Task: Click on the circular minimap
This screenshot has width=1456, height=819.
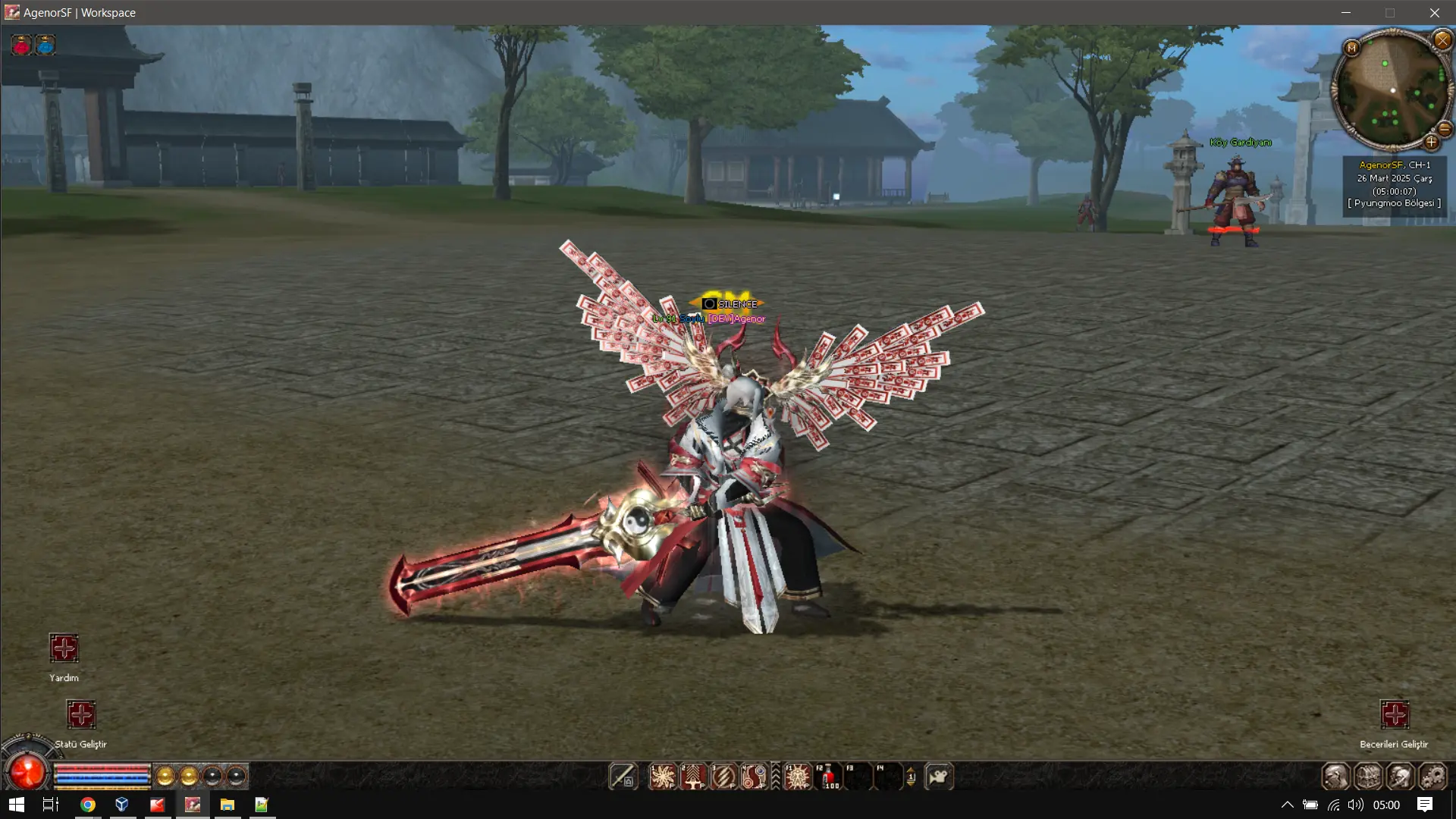Action: coord(1392,91)
